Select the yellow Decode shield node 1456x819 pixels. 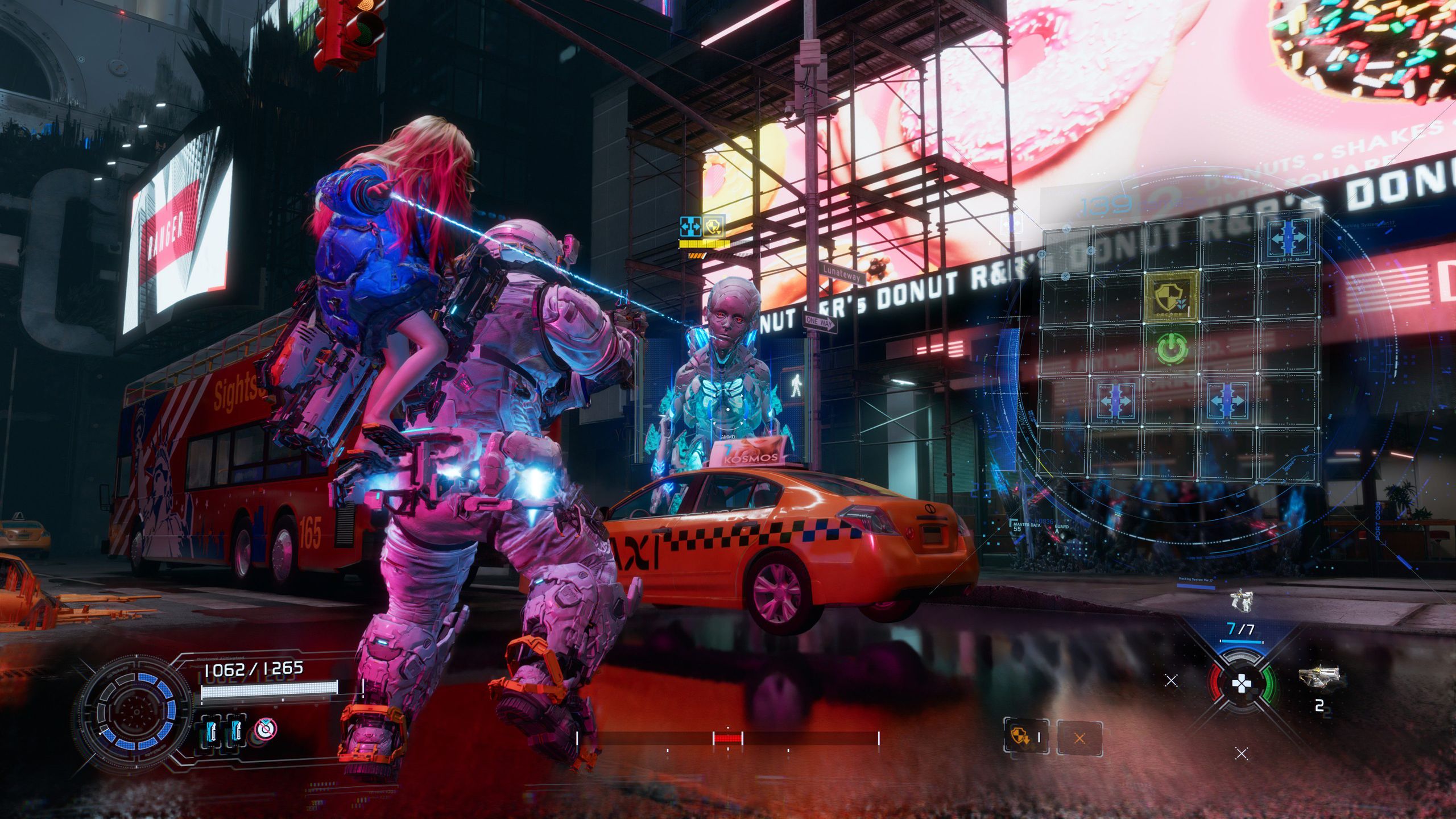coord(1172,295)
